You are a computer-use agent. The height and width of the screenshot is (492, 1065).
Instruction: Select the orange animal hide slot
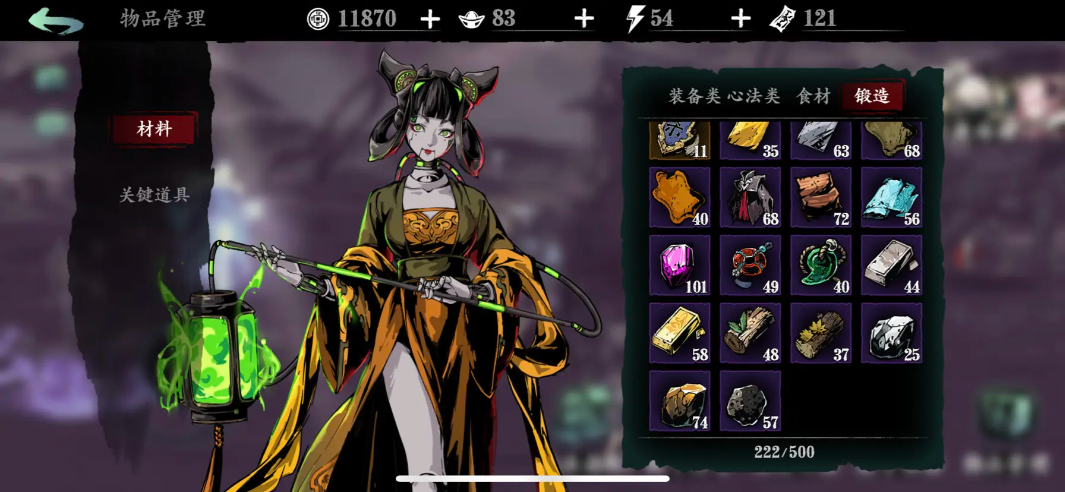click(679, 197)
